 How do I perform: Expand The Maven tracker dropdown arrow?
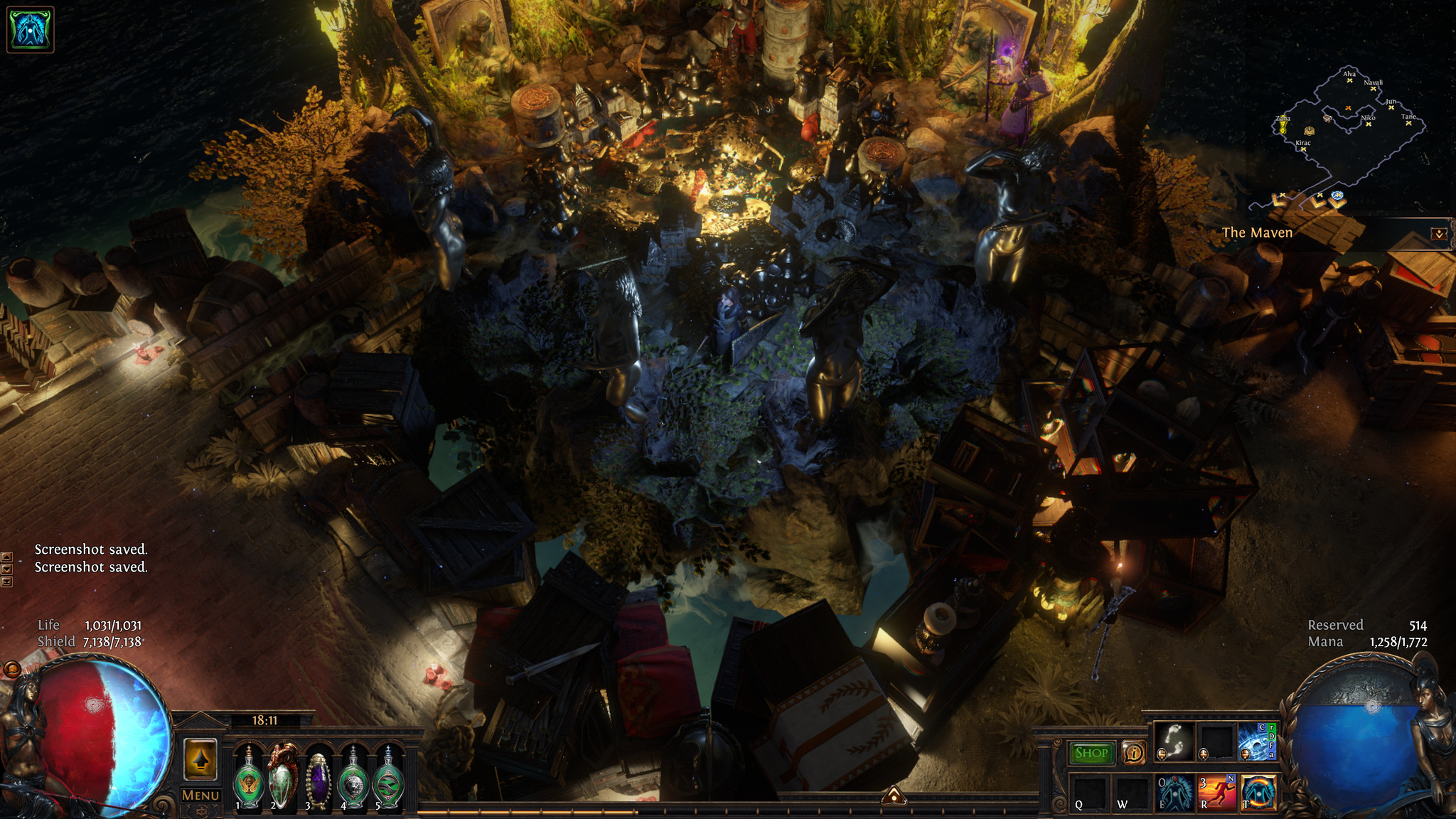point(1439,234)
